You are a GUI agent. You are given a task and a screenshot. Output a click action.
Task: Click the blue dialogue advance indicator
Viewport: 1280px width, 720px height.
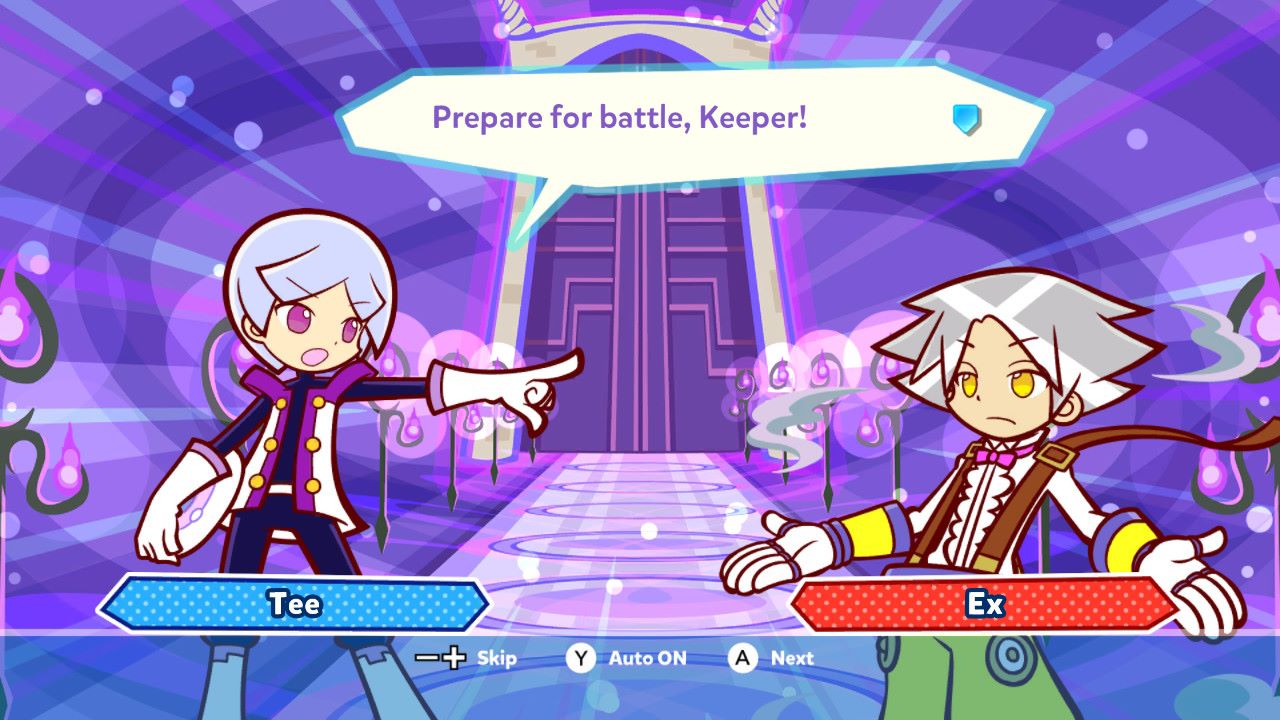click(966, 120)
